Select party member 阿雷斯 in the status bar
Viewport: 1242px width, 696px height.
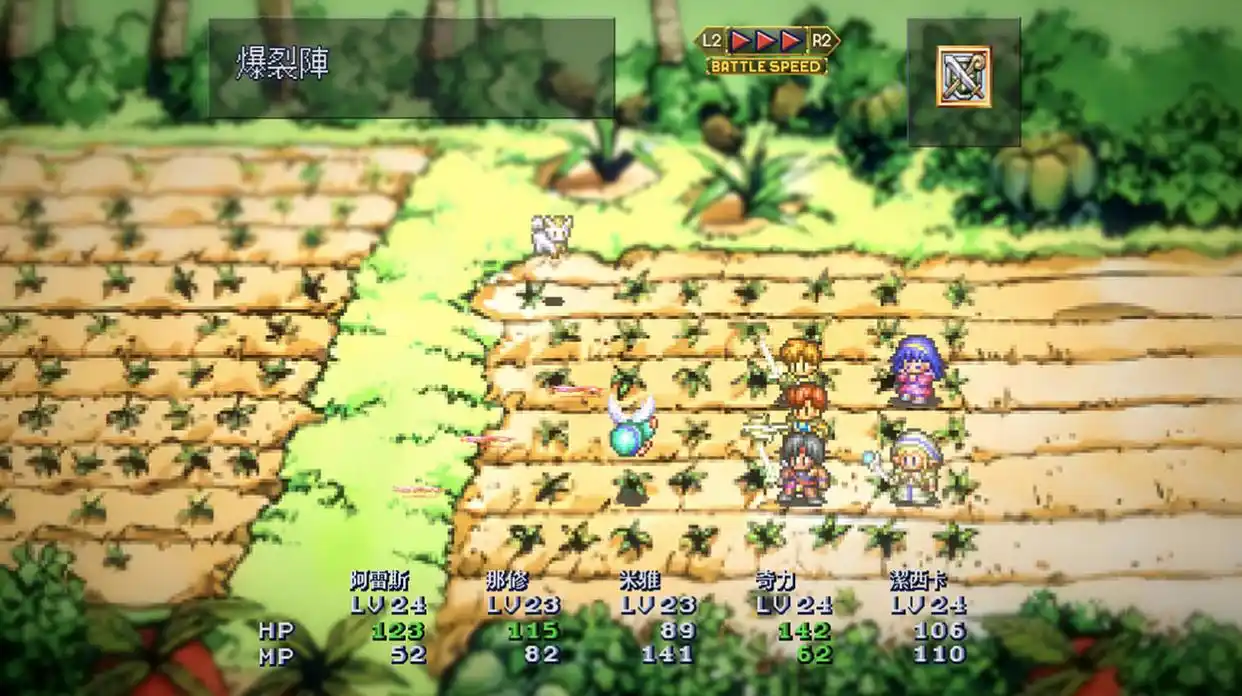tap(380, 581)
